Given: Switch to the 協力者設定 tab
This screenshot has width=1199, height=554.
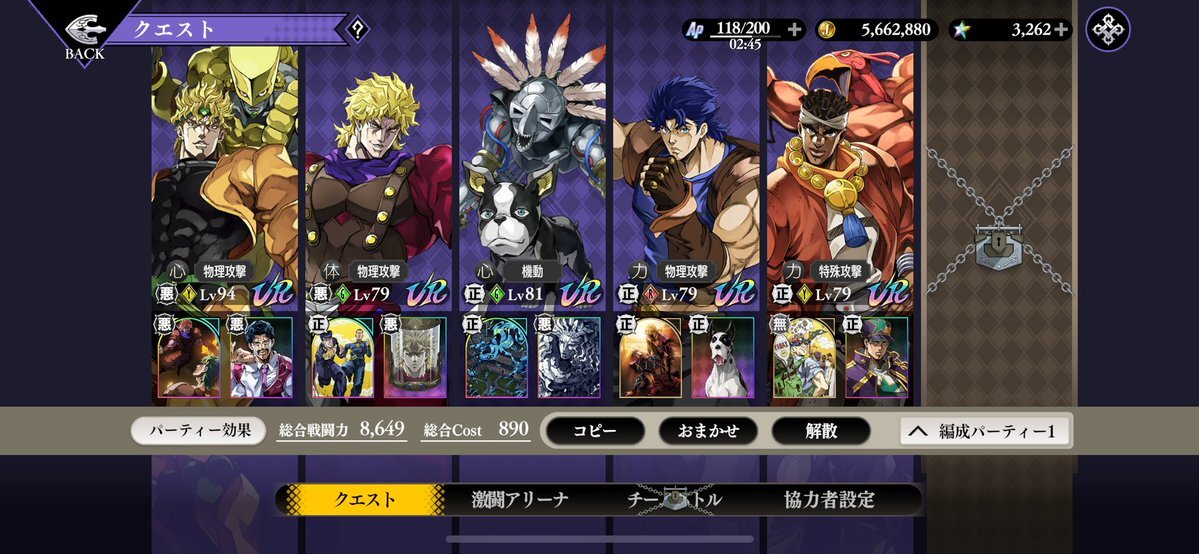Looking at the screenshot, I should [x=830, y=499].
